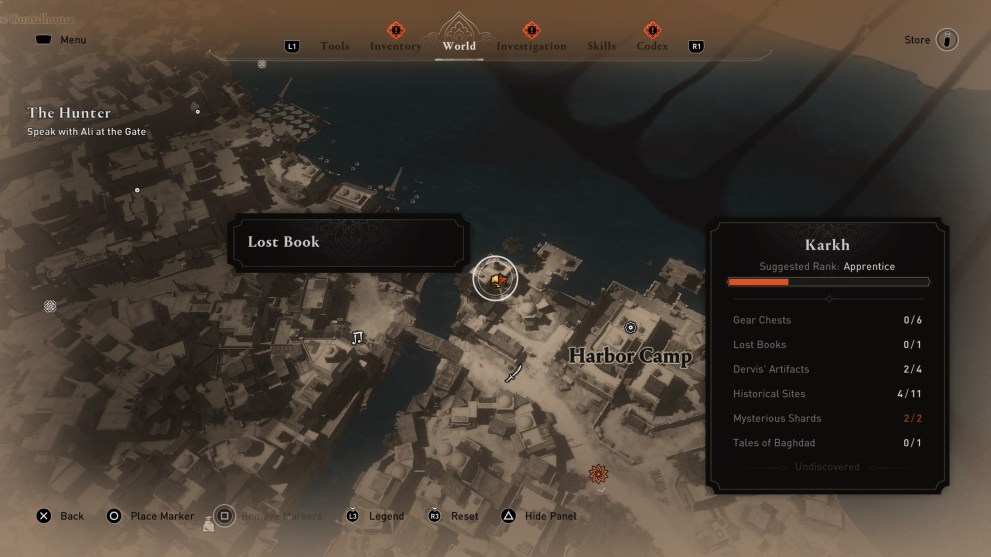Select the Lost Books row in Karkh panel

[828, 345]
